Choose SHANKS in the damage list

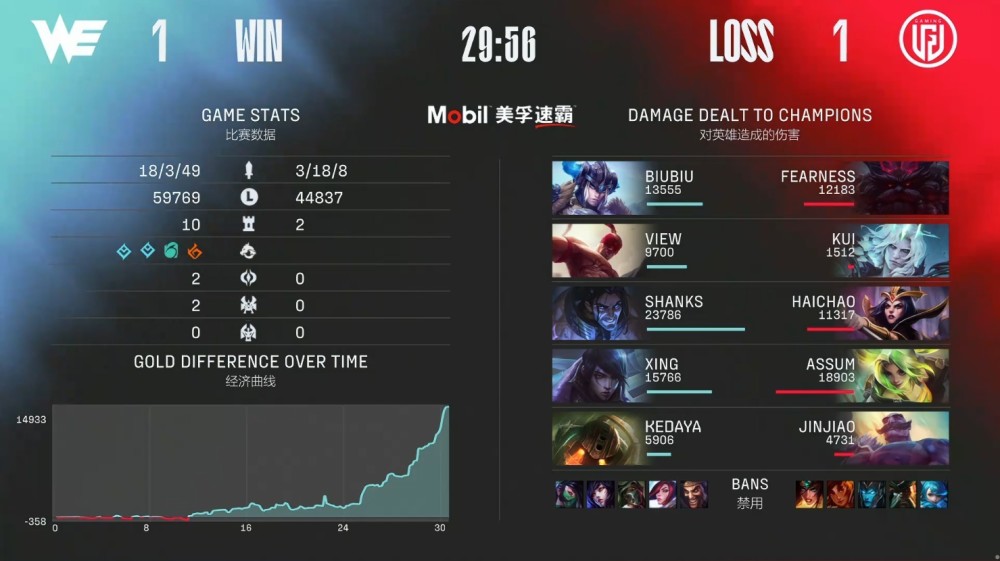[650, 313]
